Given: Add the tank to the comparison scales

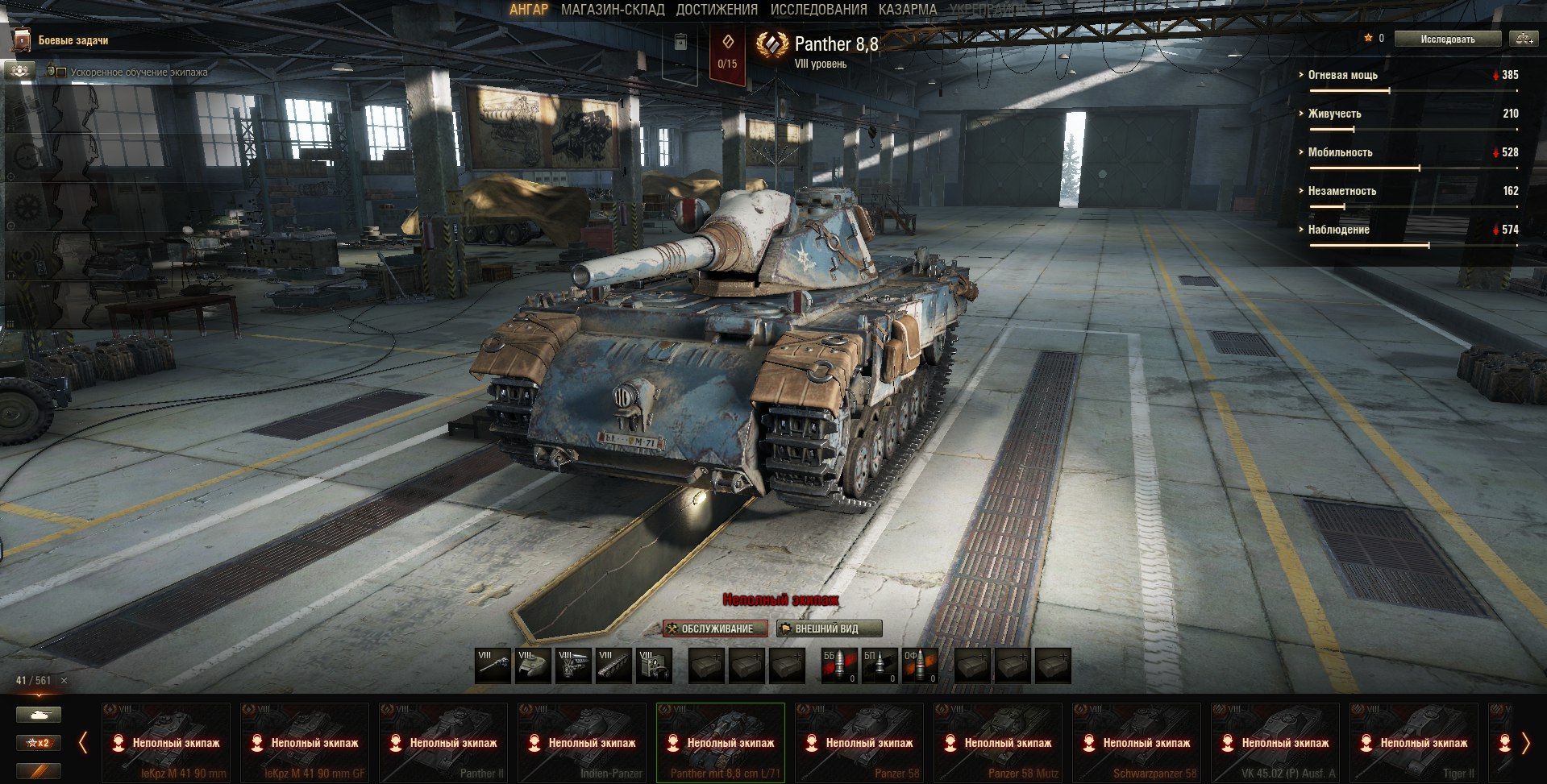Looking at the screenshot, I should (x=1523, y=39).
